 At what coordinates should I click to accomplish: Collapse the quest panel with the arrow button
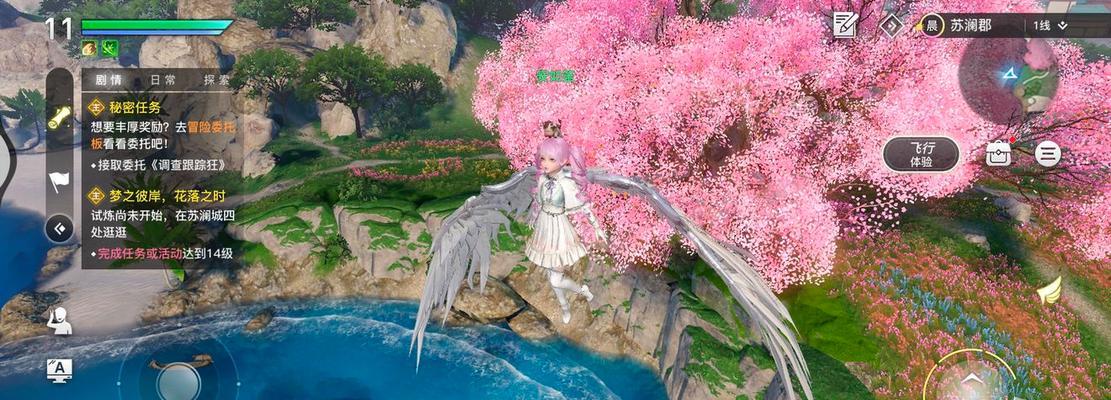[59, 228]
